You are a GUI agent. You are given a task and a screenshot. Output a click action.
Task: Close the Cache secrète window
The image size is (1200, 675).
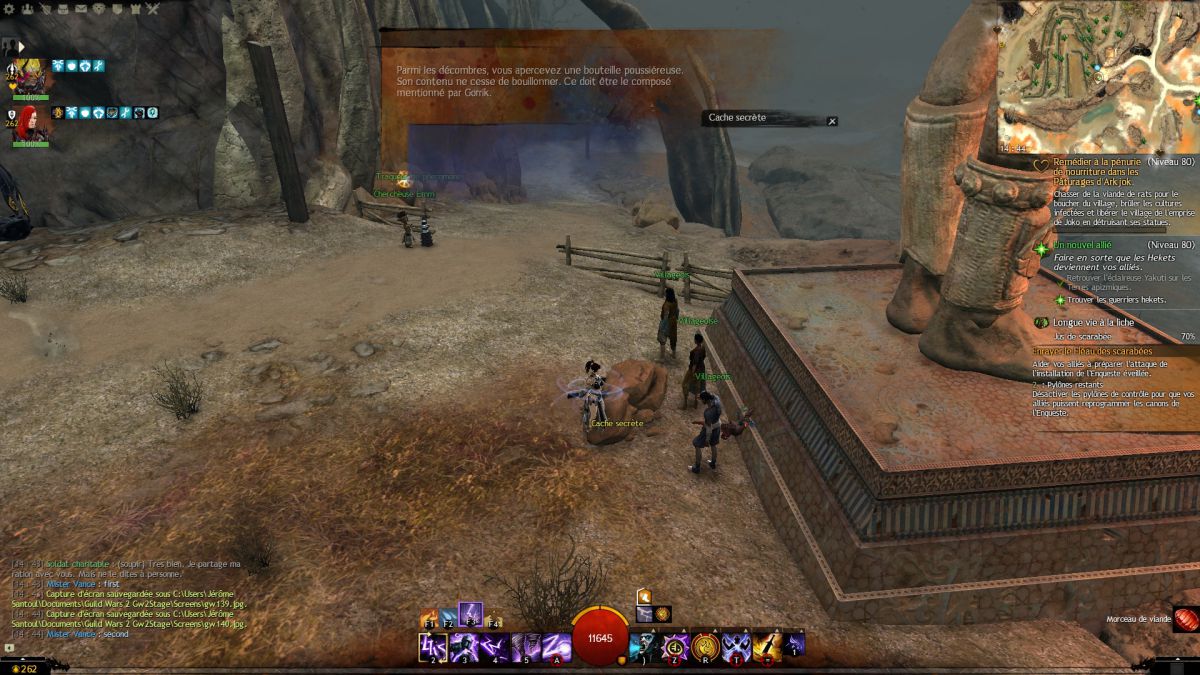[832, 121]
